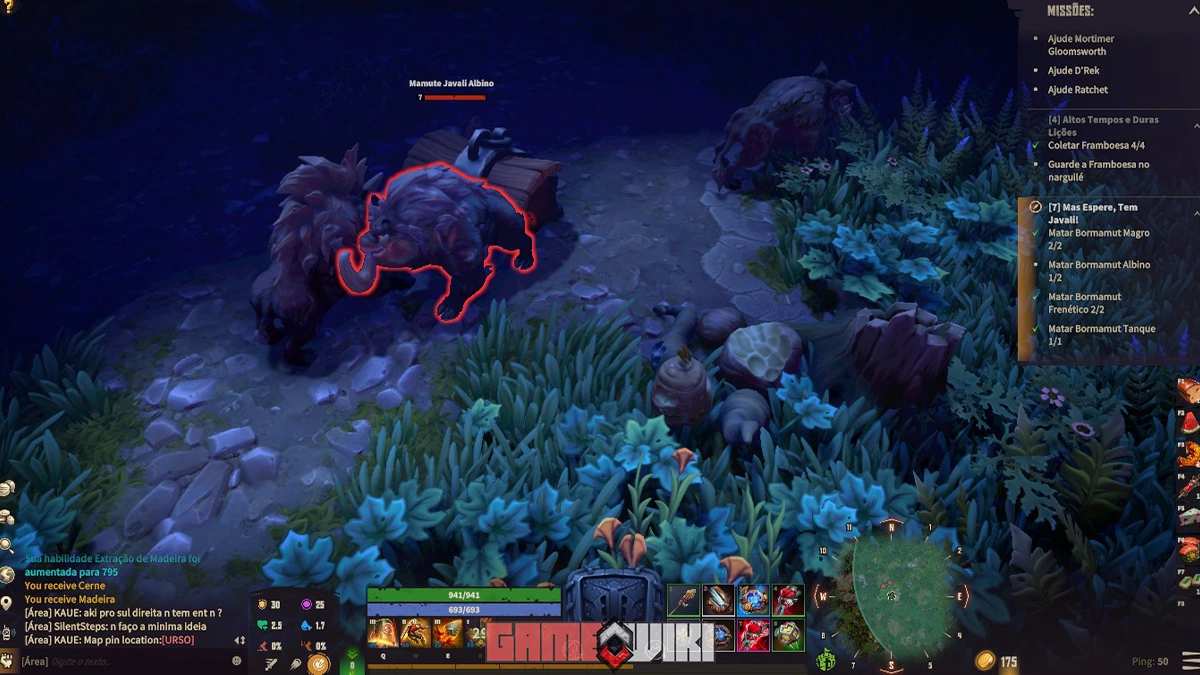Select the wooden staff hotbar slot

(x=684, y=601)
